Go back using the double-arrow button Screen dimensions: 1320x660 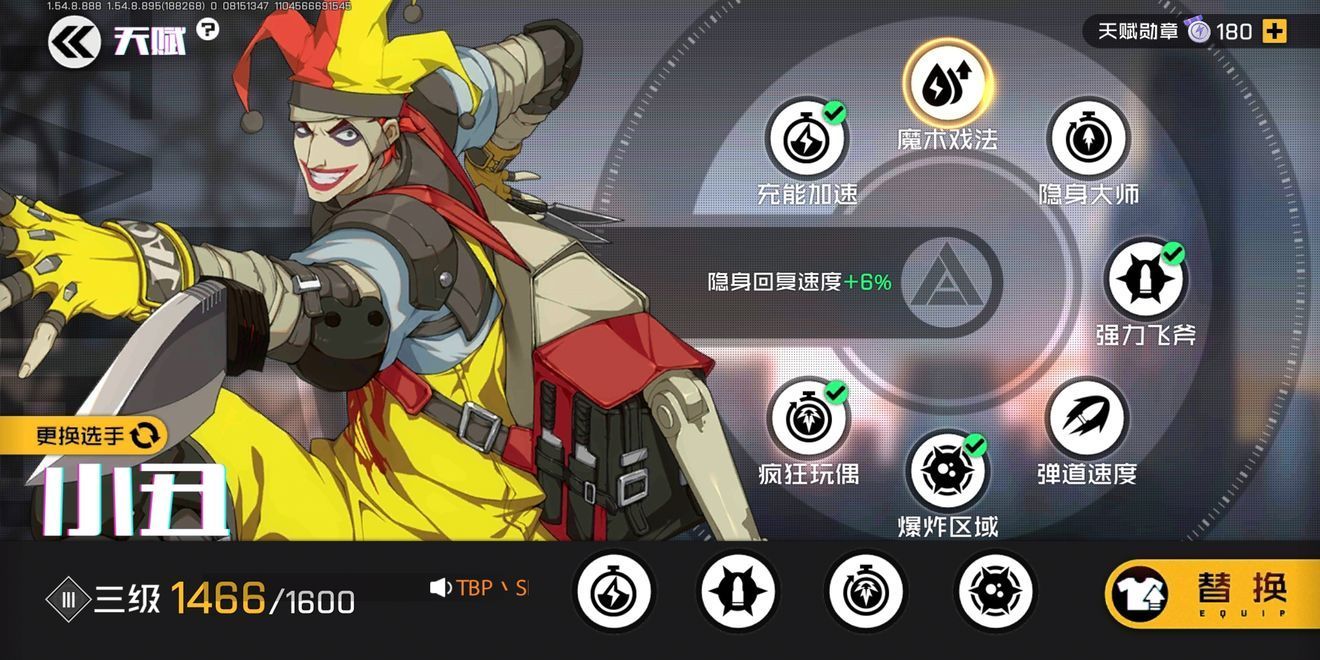[74, 42]
